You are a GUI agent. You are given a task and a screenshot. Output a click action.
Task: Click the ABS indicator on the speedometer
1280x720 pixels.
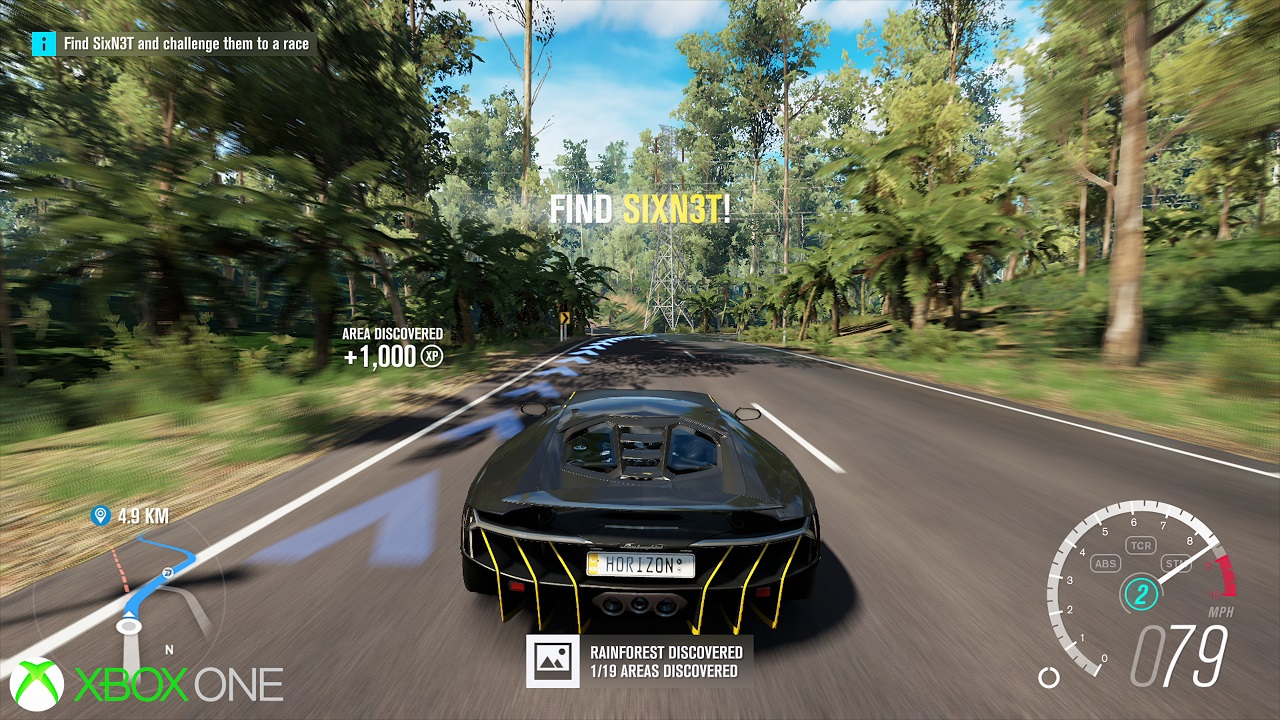click(1106, 564)
